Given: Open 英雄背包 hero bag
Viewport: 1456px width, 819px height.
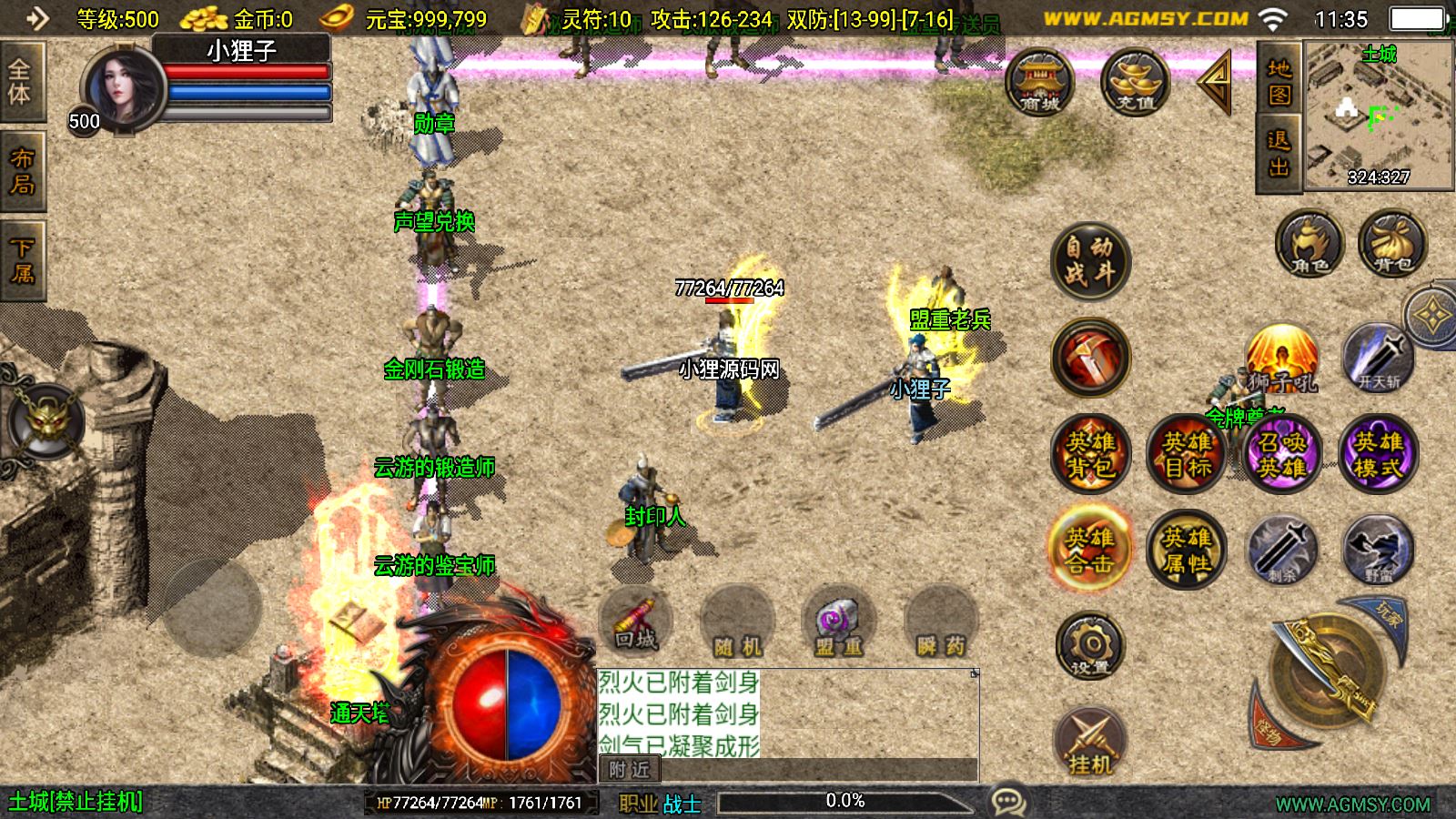Looking at the screenshot, I should pyautogui.click(x=1090, y=454).
